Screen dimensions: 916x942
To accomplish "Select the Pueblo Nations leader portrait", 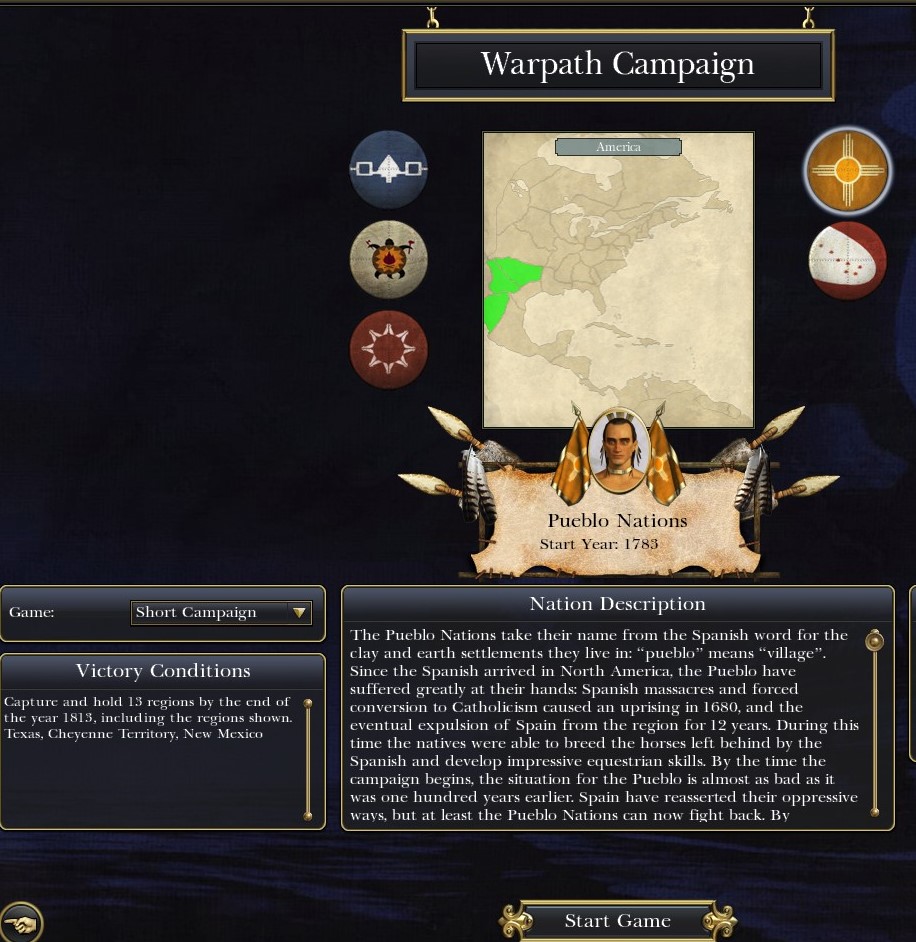I will (x=617, y=450).
